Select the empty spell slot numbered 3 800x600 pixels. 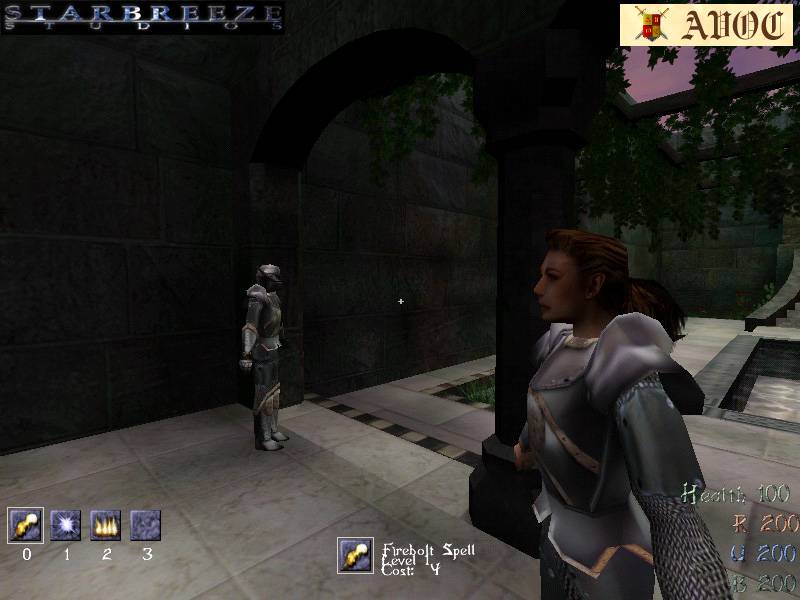pos(146,525)
